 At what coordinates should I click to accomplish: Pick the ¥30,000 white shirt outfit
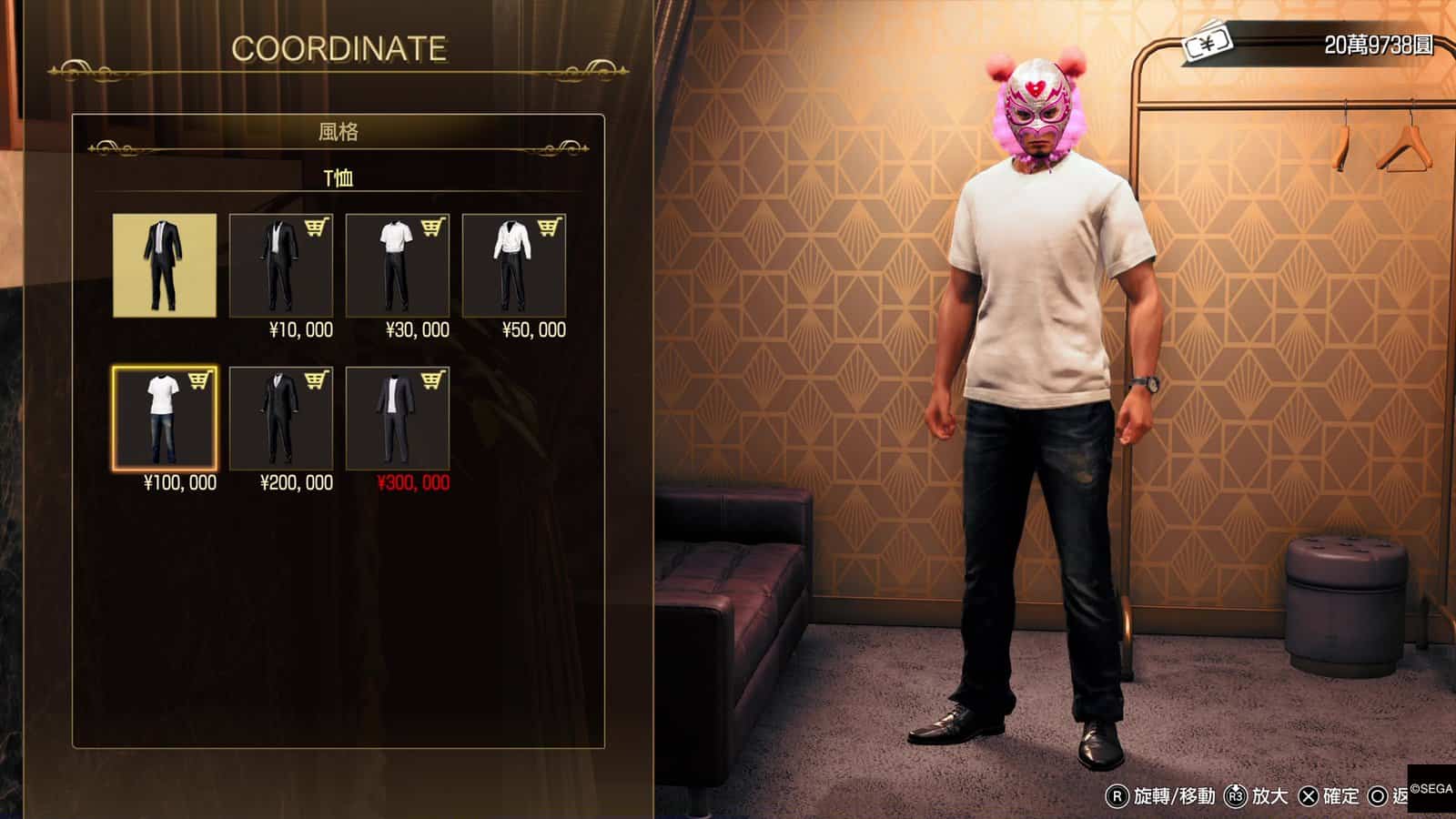coord(397,266)
